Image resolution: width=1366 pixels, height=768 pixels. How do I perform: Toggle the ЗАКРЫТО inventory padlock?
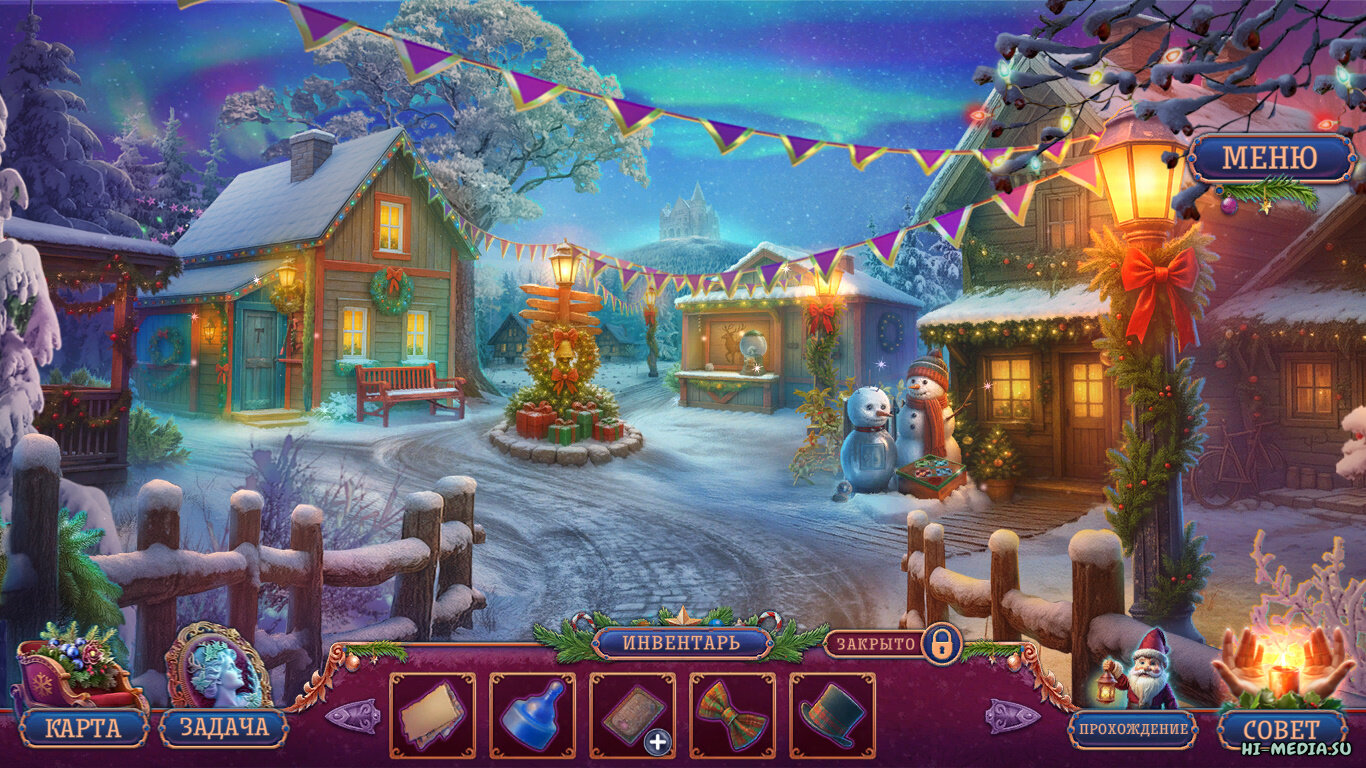[940, 643]
